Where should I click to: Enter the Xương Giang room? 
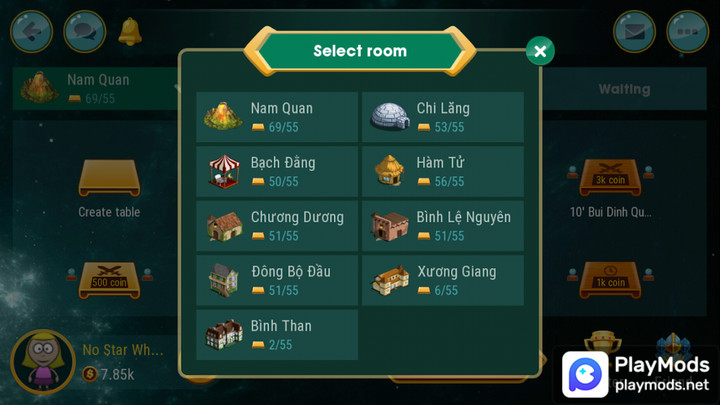pyautogui.click(x=442, y=280)
